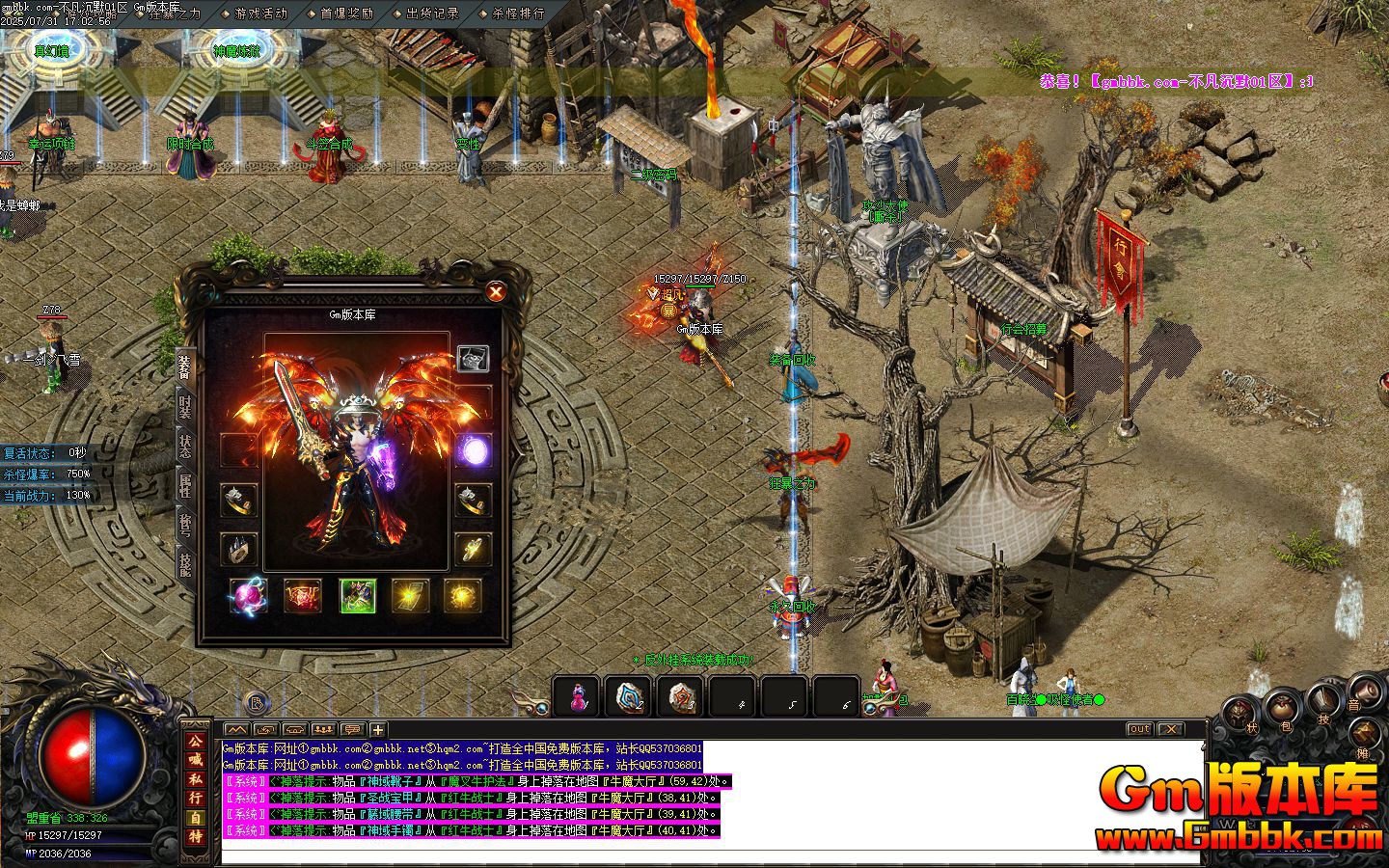Screen dimensions: 1389x868
Task: Show the 属性 attributes tab
Action: coord(184,485)
